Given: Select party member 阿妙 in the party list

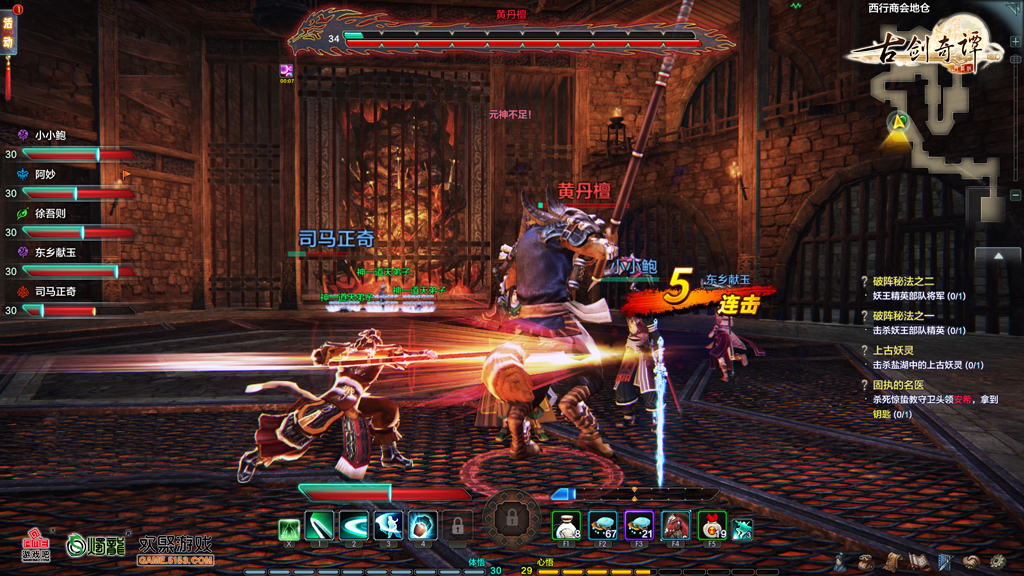Looking at the screenshot, I should (45, 174).
